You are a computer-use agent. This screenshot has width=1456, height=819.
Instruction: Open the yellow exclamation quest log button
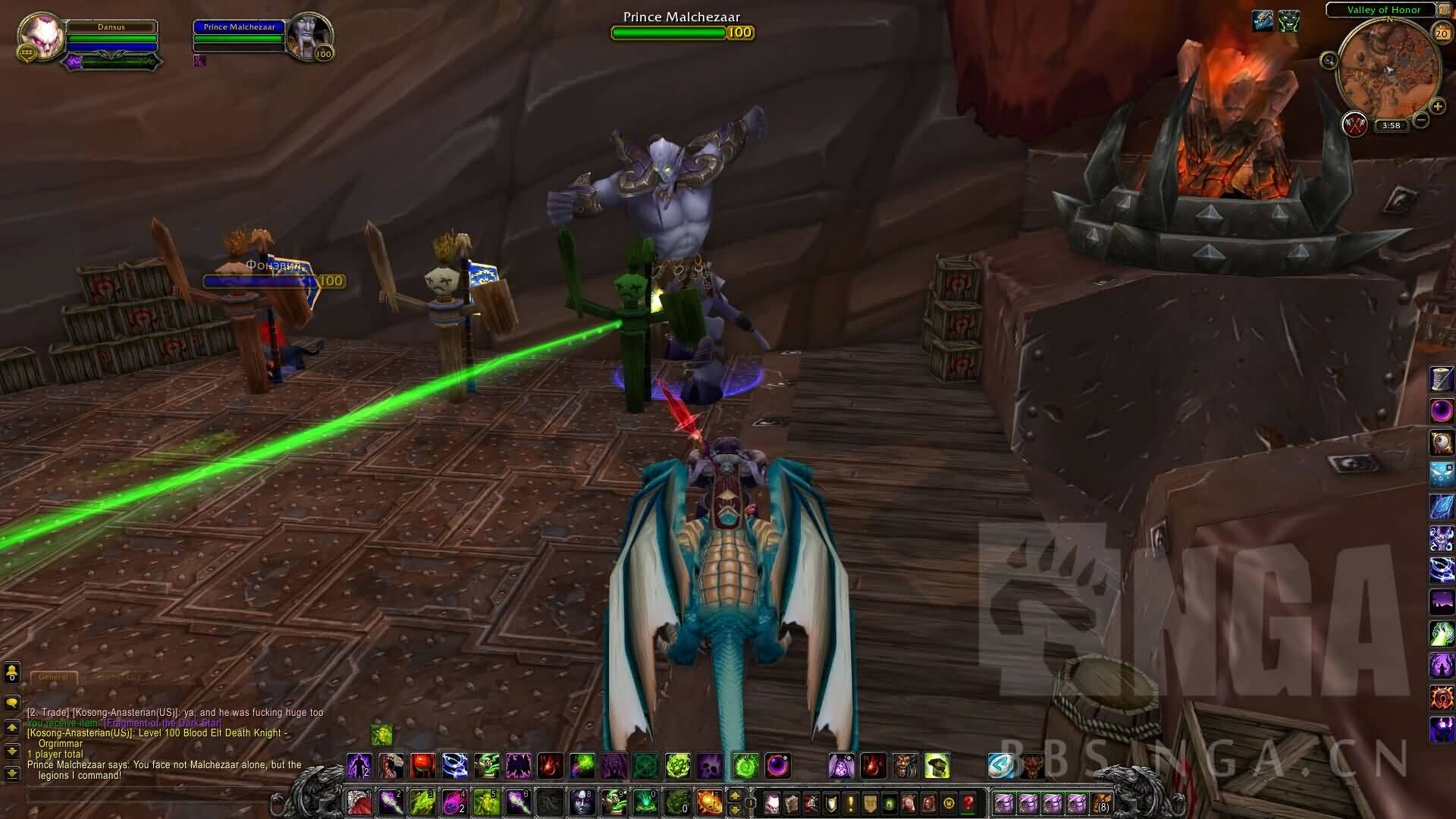[x=851, y=802]
